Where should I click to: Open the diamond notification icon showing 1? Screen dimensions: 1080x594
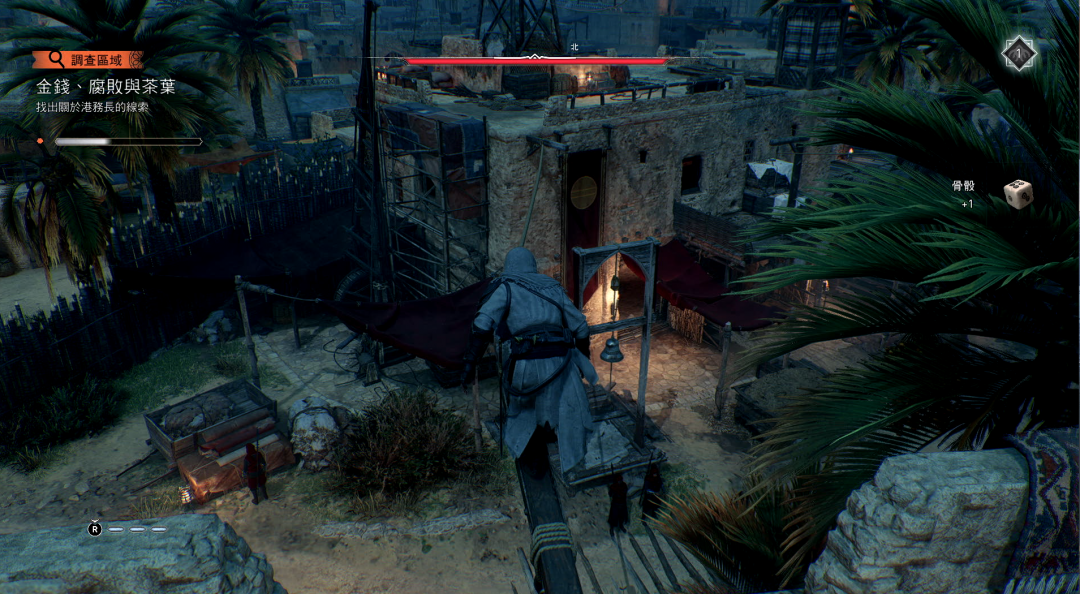(x=1018, y=54)
